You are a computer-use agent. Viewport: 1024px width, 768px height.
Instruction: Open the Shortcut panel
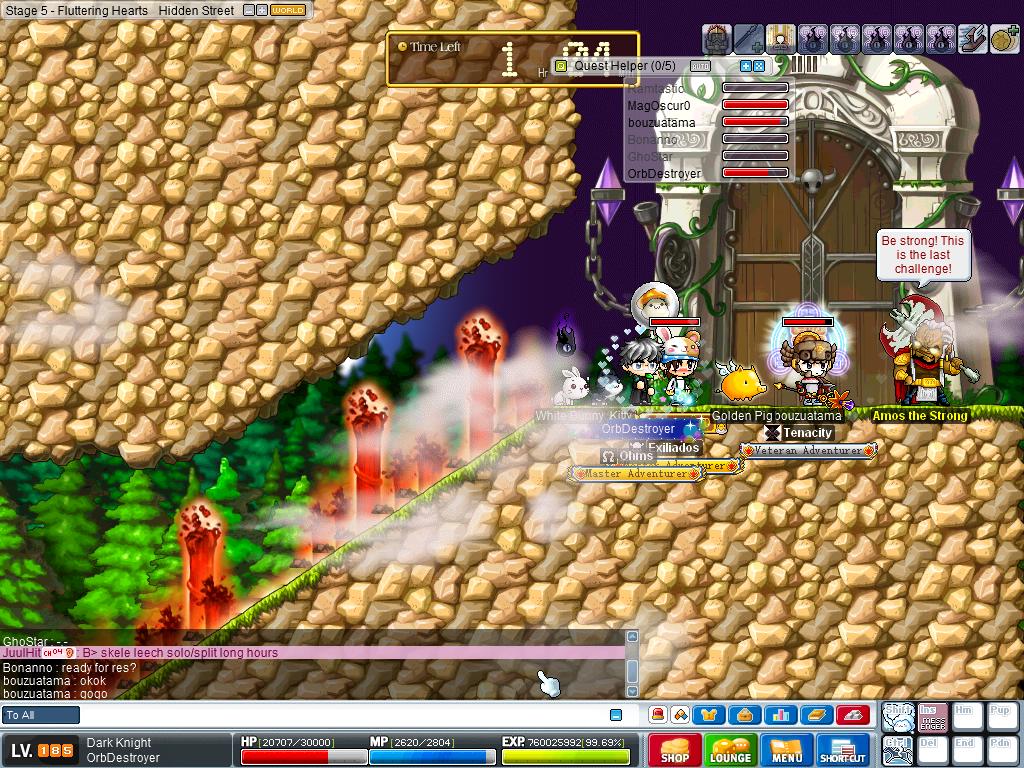[842, 750]
